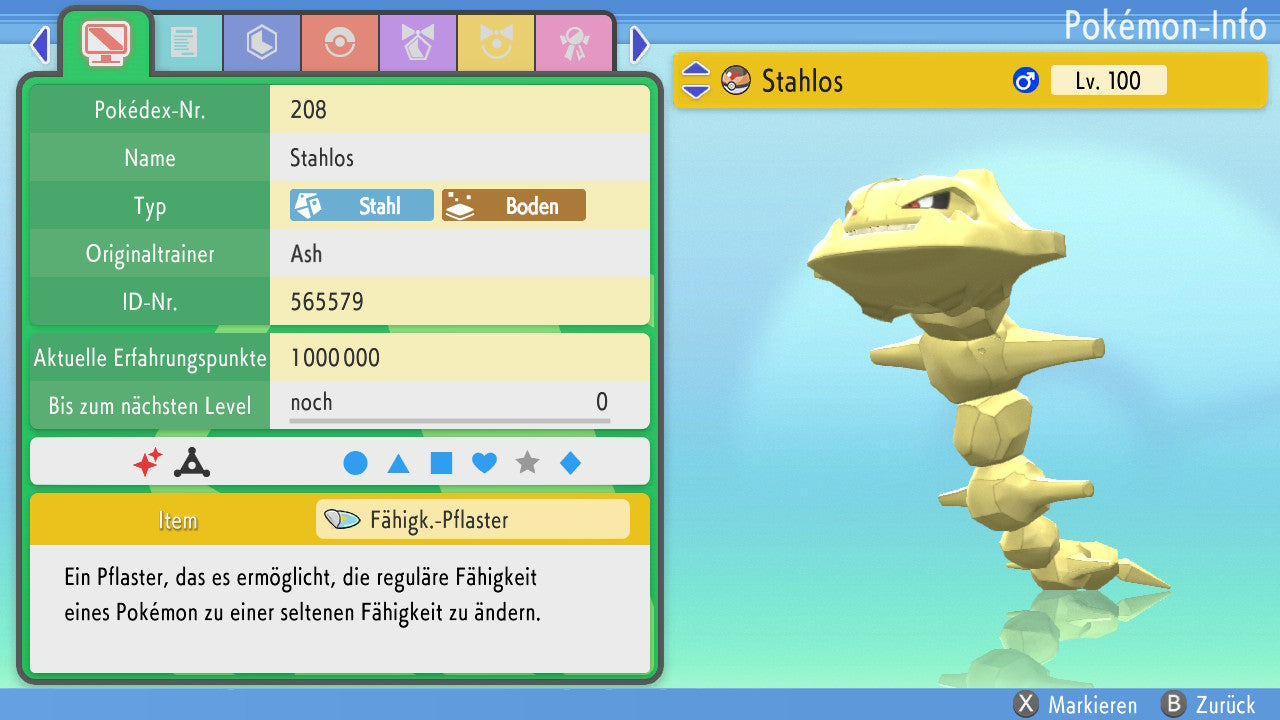The height and width of the screenshot is (720, 1280).
Task: Open the purple contest tab
Action: tap(418, 44)
